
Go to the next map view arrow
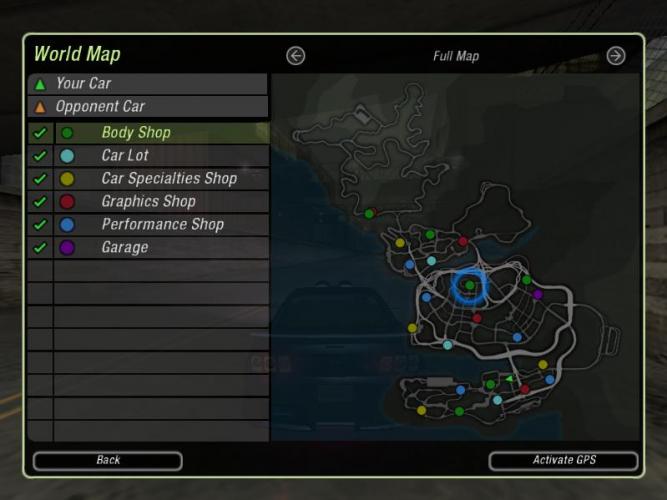coord(616,56)
